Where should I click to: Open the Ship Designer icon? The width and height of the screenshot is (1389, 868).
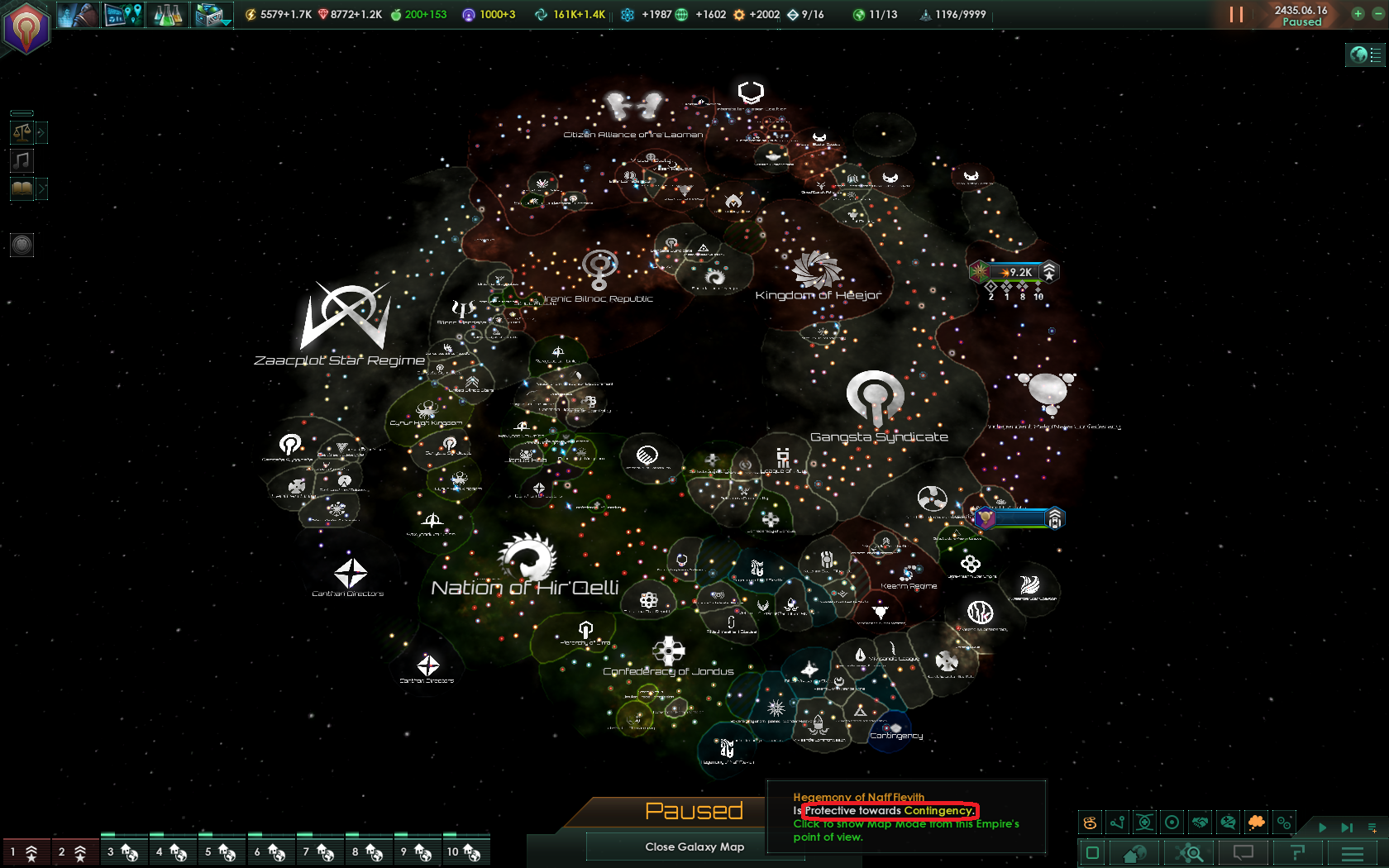pos(209,14)
